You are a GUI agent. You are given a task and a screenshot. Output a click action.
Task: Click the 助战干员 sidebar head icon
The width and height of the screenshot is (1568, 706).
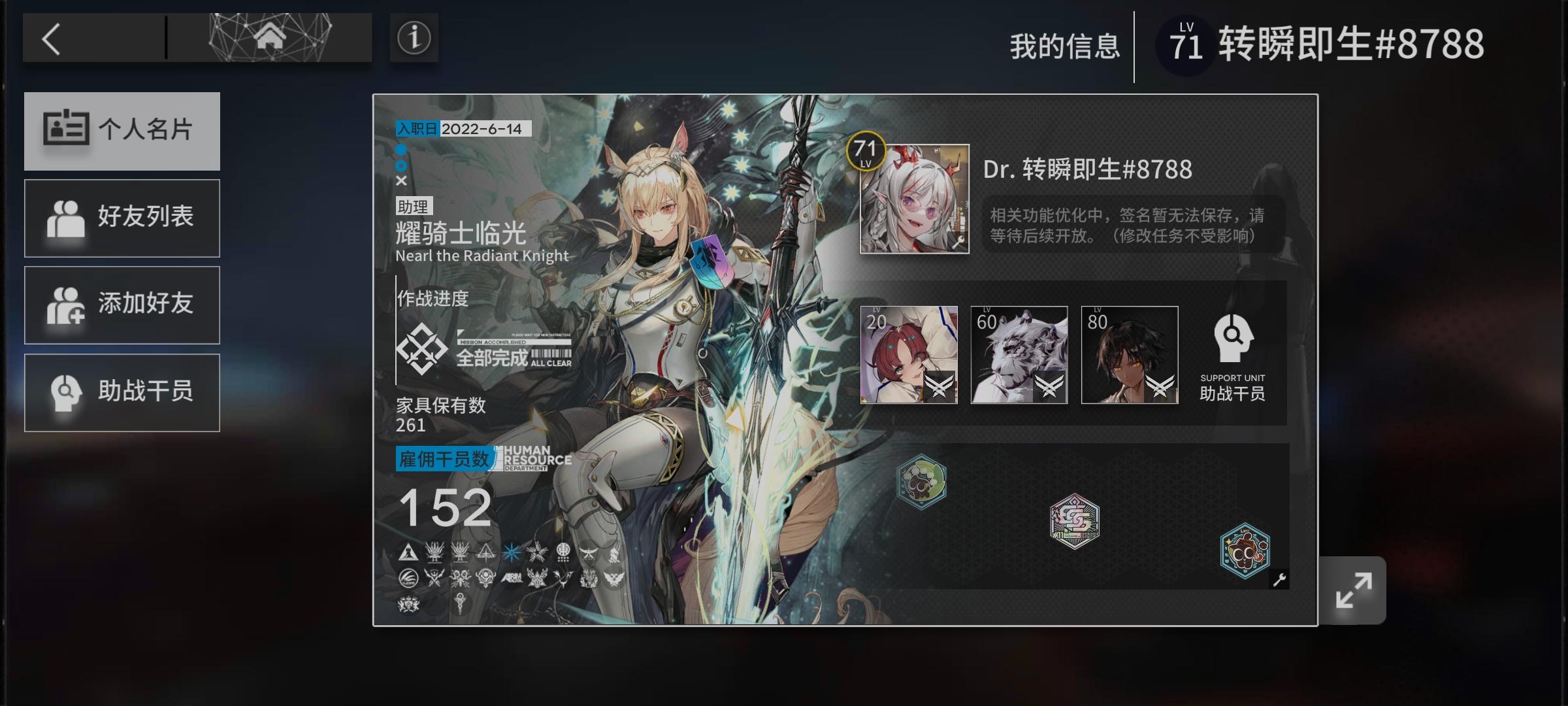(x=61, y=392)
